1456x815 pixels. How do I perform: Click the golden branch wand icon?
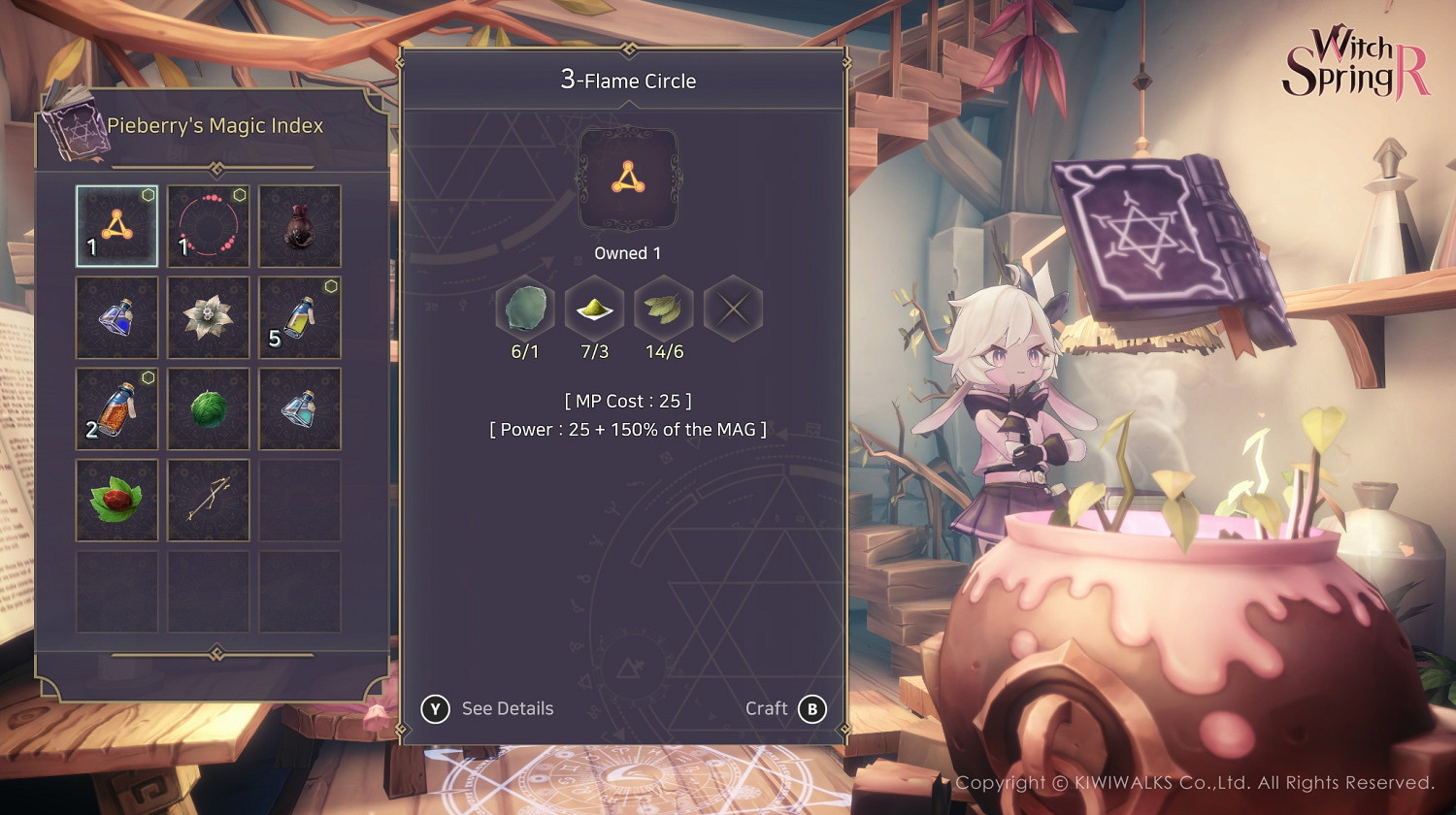tap(208, 500)
